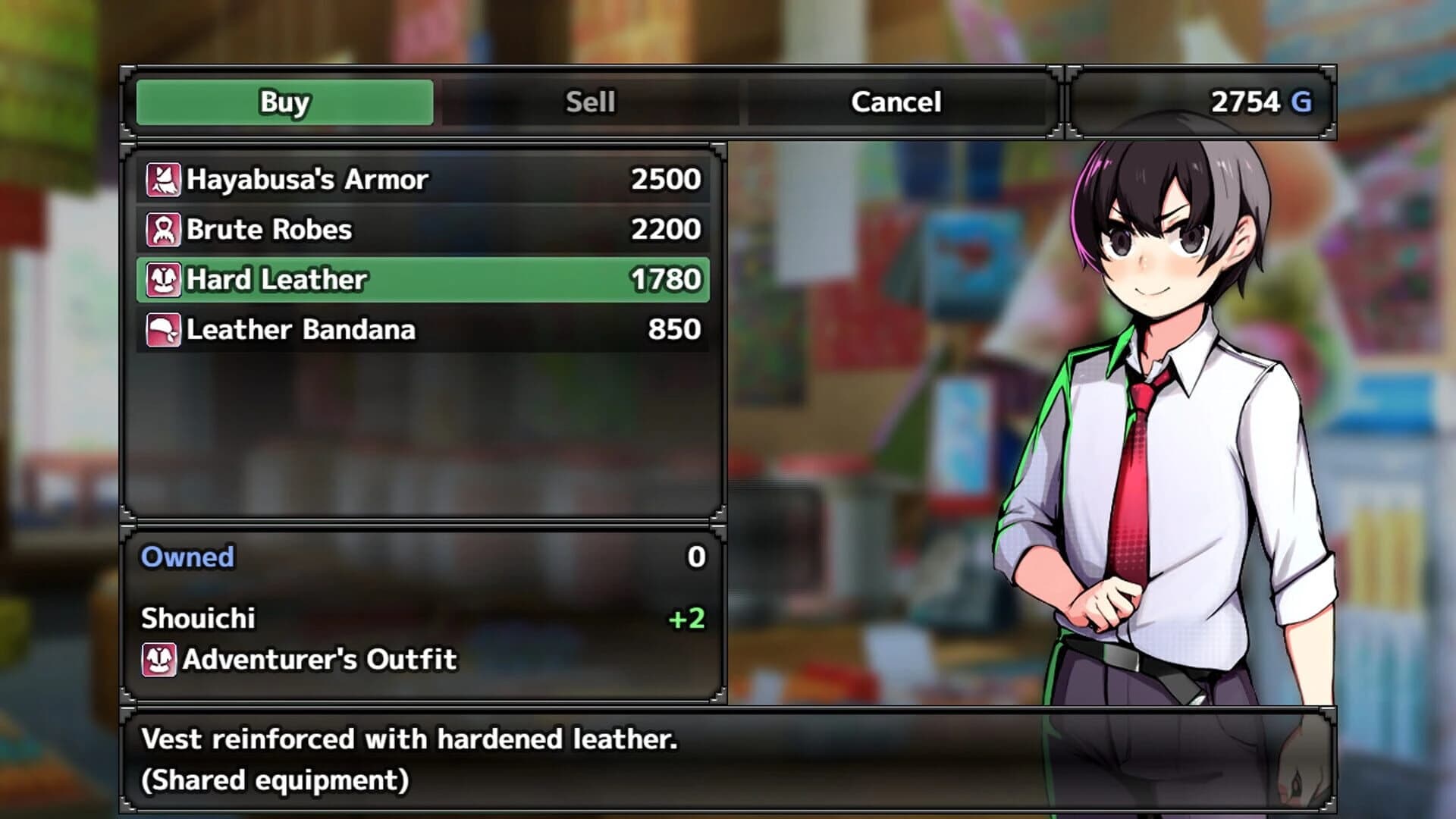Switch to the Sell command
1456x819 pixels.
tap(590, 102)
